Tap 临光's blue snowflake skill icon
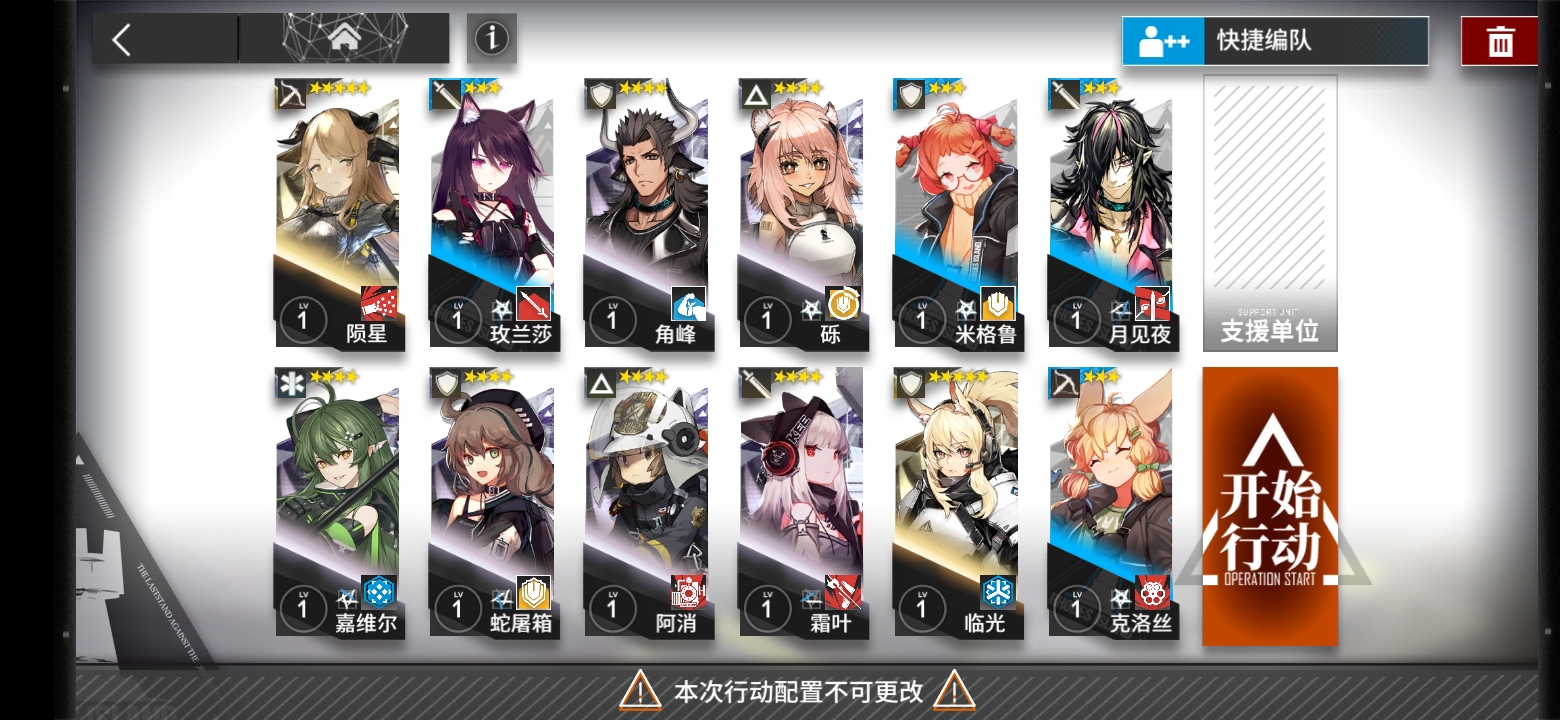 click(998, 594)
